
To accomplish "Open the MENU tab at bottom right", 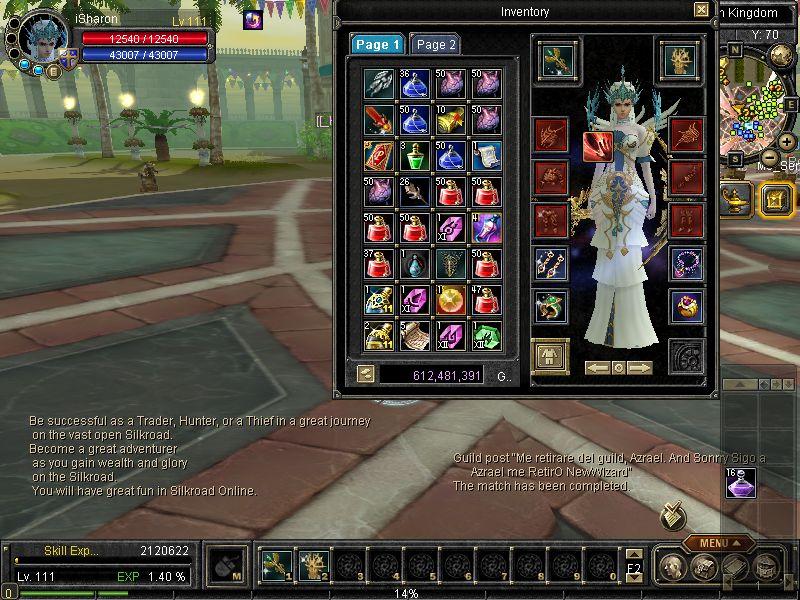I will point(719,543).
